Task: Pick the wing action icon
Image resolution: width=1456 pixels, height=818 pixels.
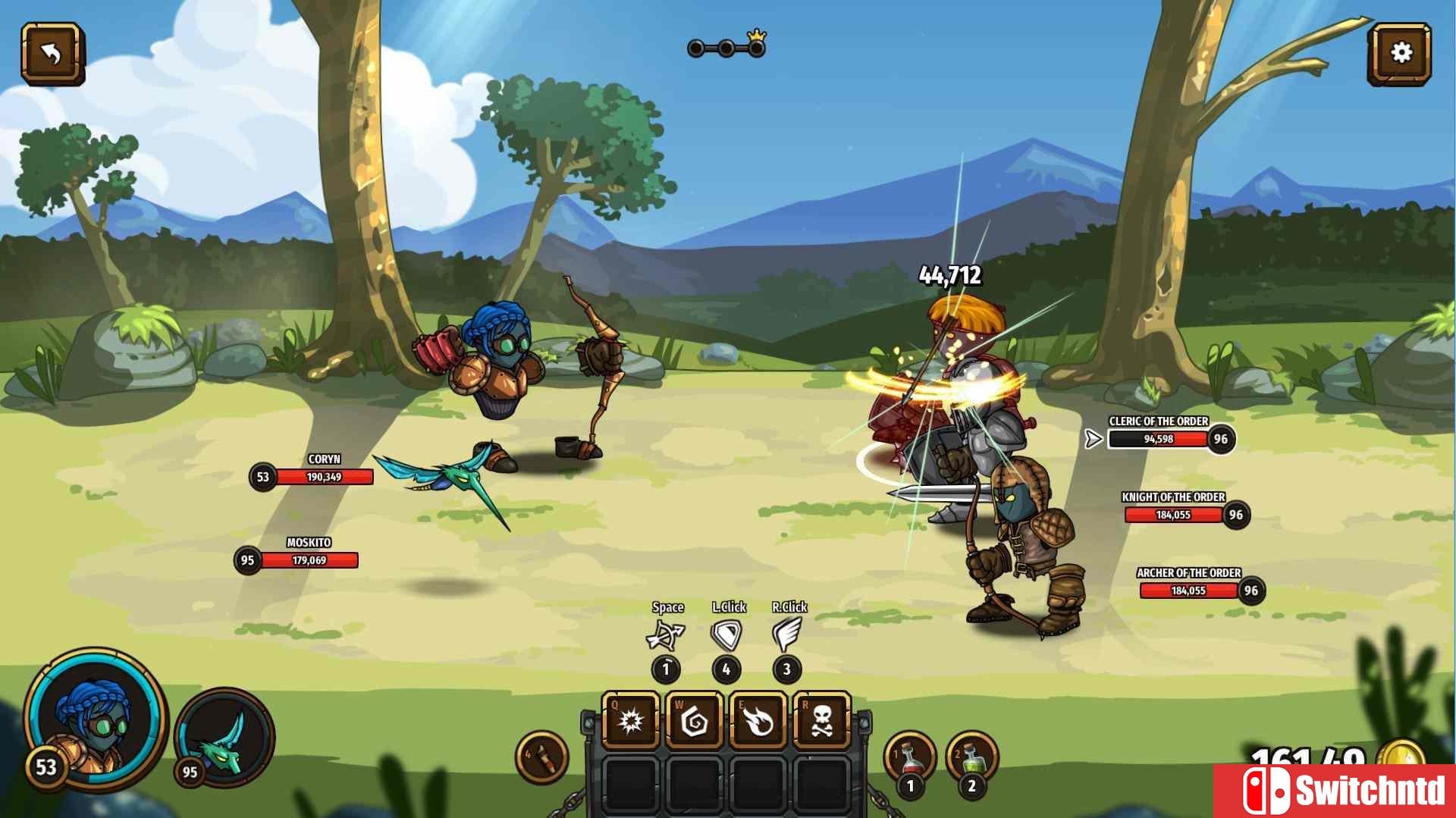Action: pos(787,635)
